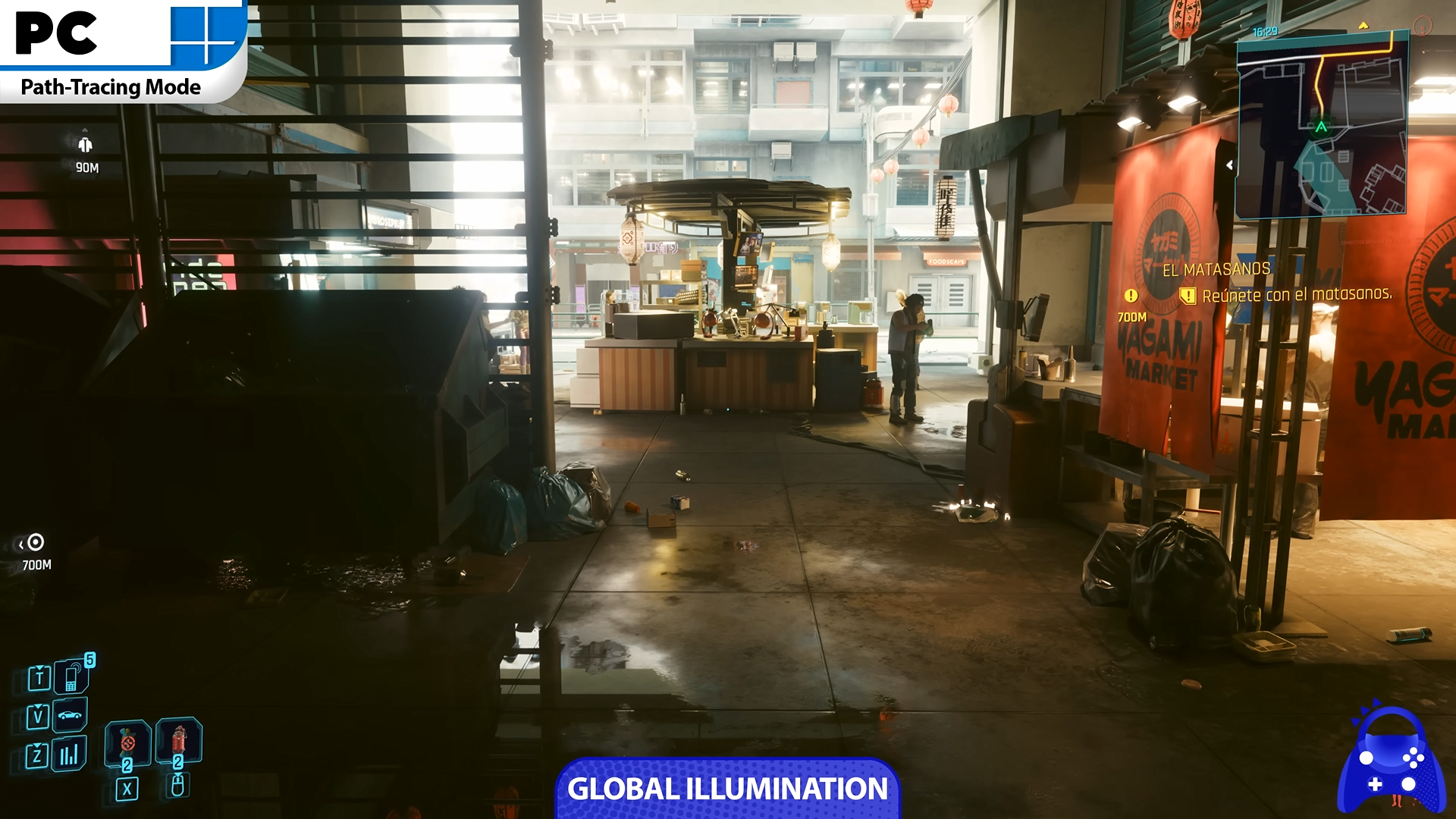Click the blue gamepad channel logo
This screenshot has height=819, width=1456.
click(1391, 761)
